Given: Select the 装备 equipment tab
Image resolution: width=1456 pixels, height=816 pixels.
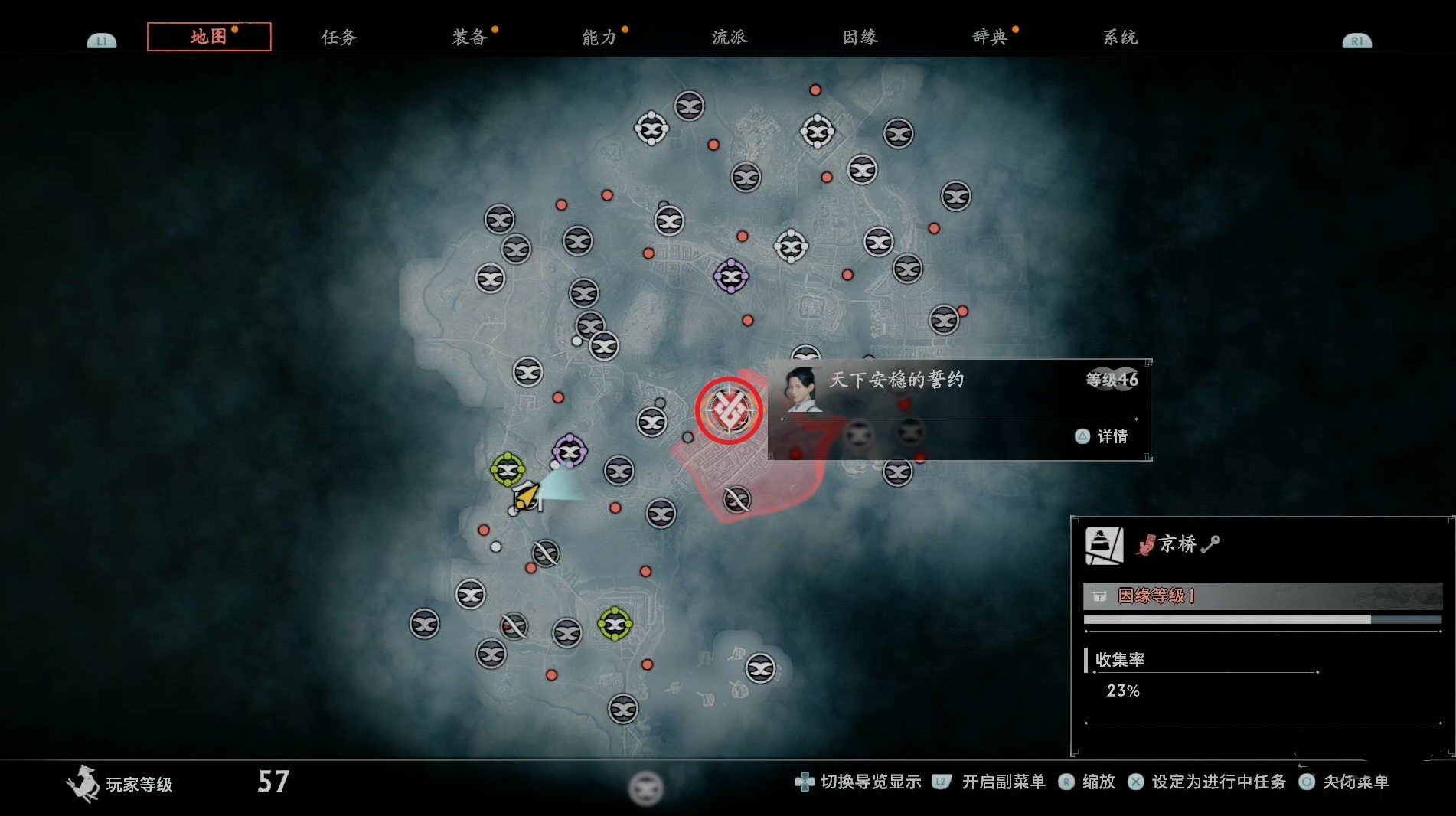Looking at the screenshot, I should coord(469,37).
